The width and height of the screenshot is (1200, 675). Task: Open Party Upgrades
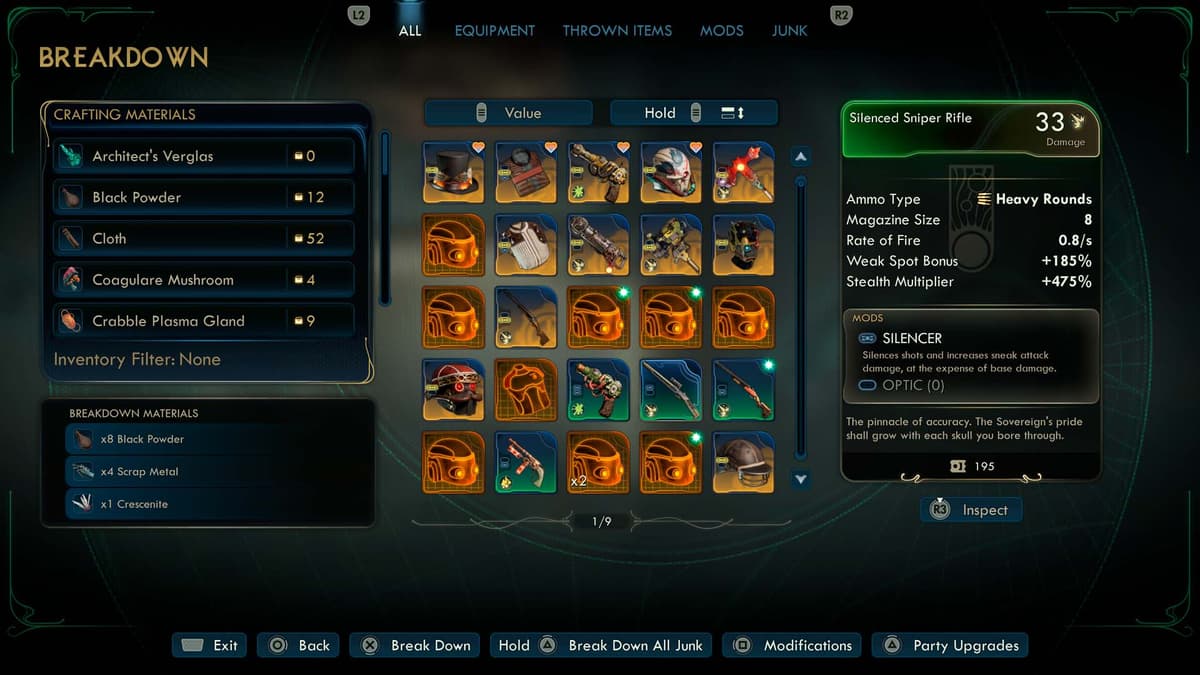(x=950, y=645)
